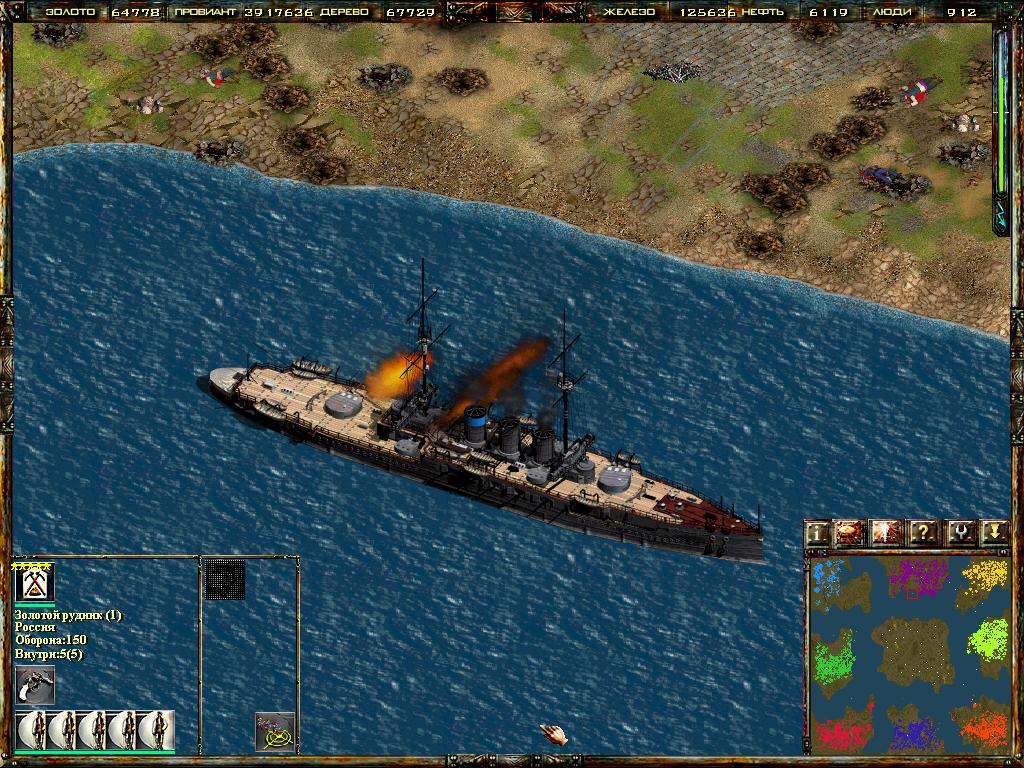Open the info panel with the 'i' button

pos(818,533)
